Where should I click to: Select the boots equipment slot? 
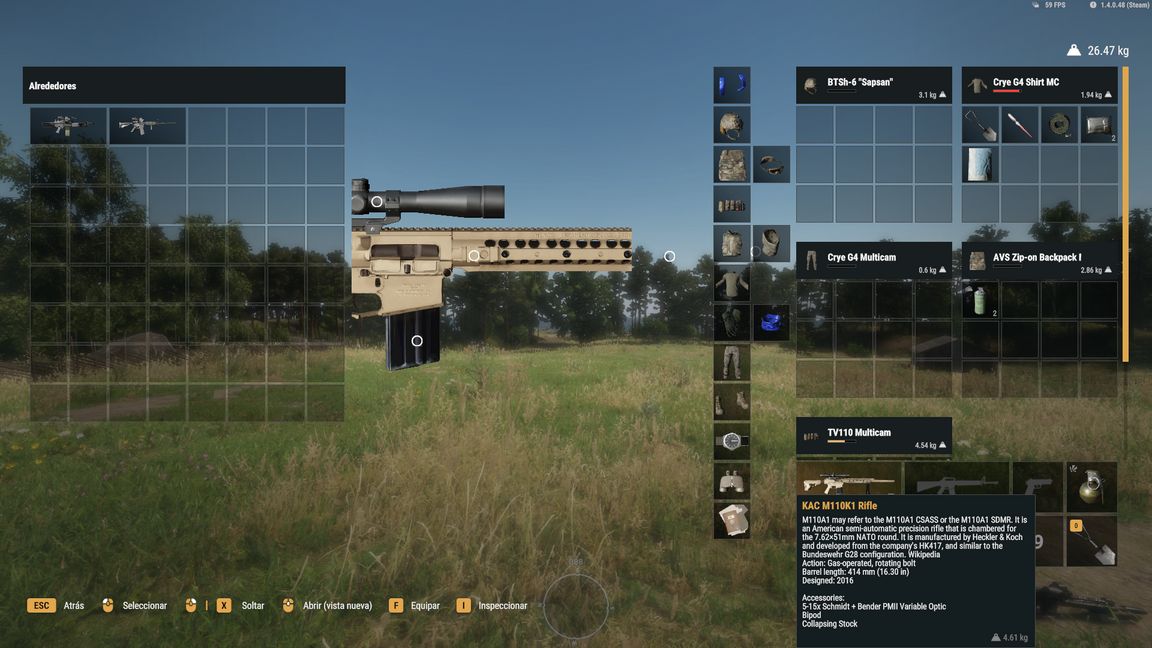[x=732, y=402]
